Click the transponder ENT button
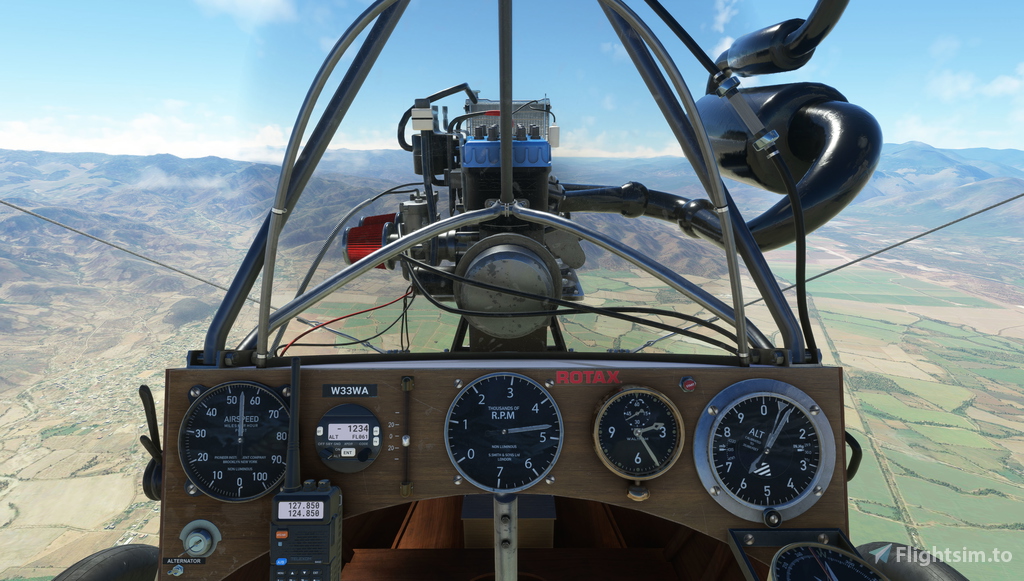 point(348,452)
